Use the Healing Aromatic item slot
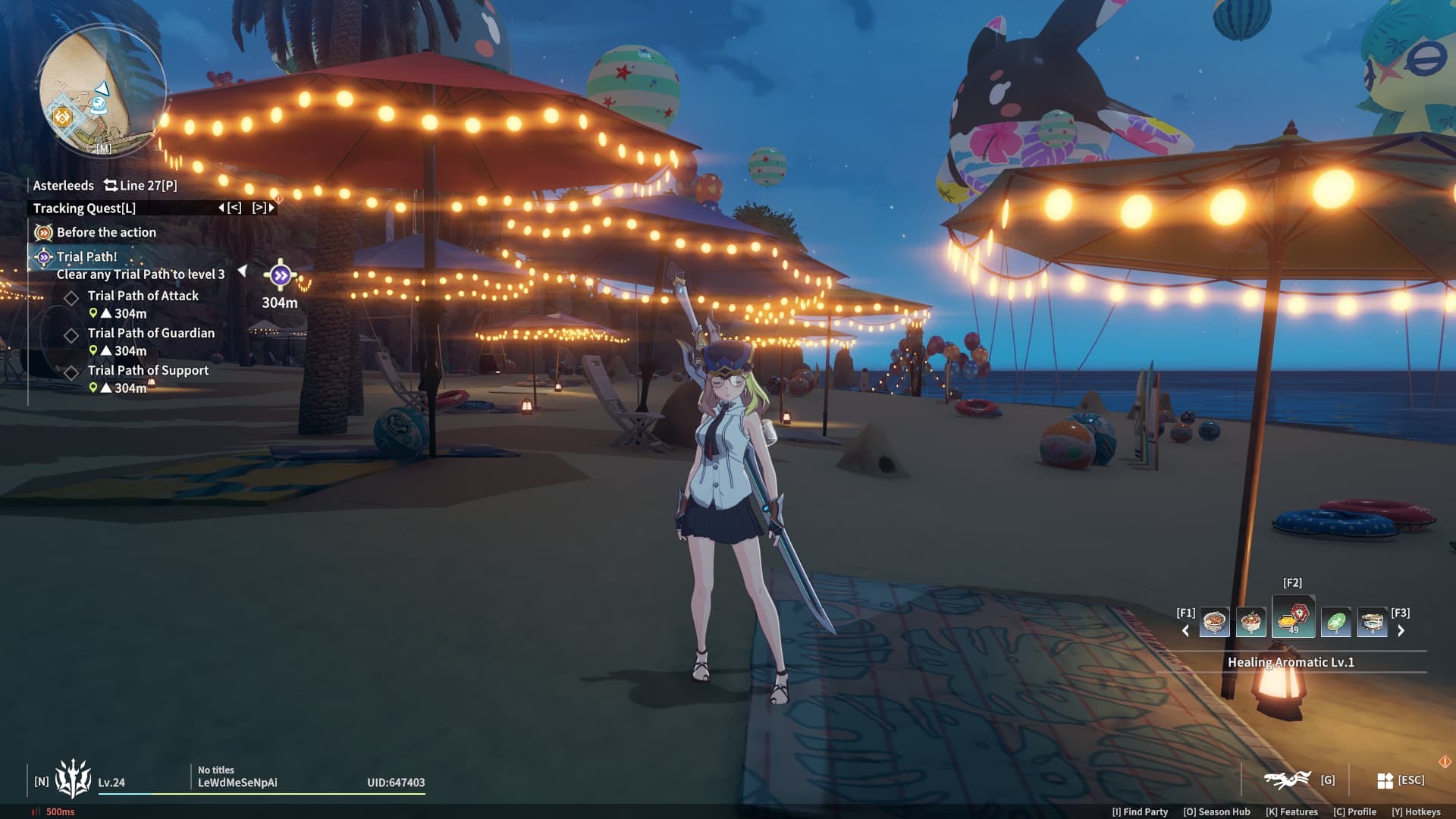 click(1293, 617)
